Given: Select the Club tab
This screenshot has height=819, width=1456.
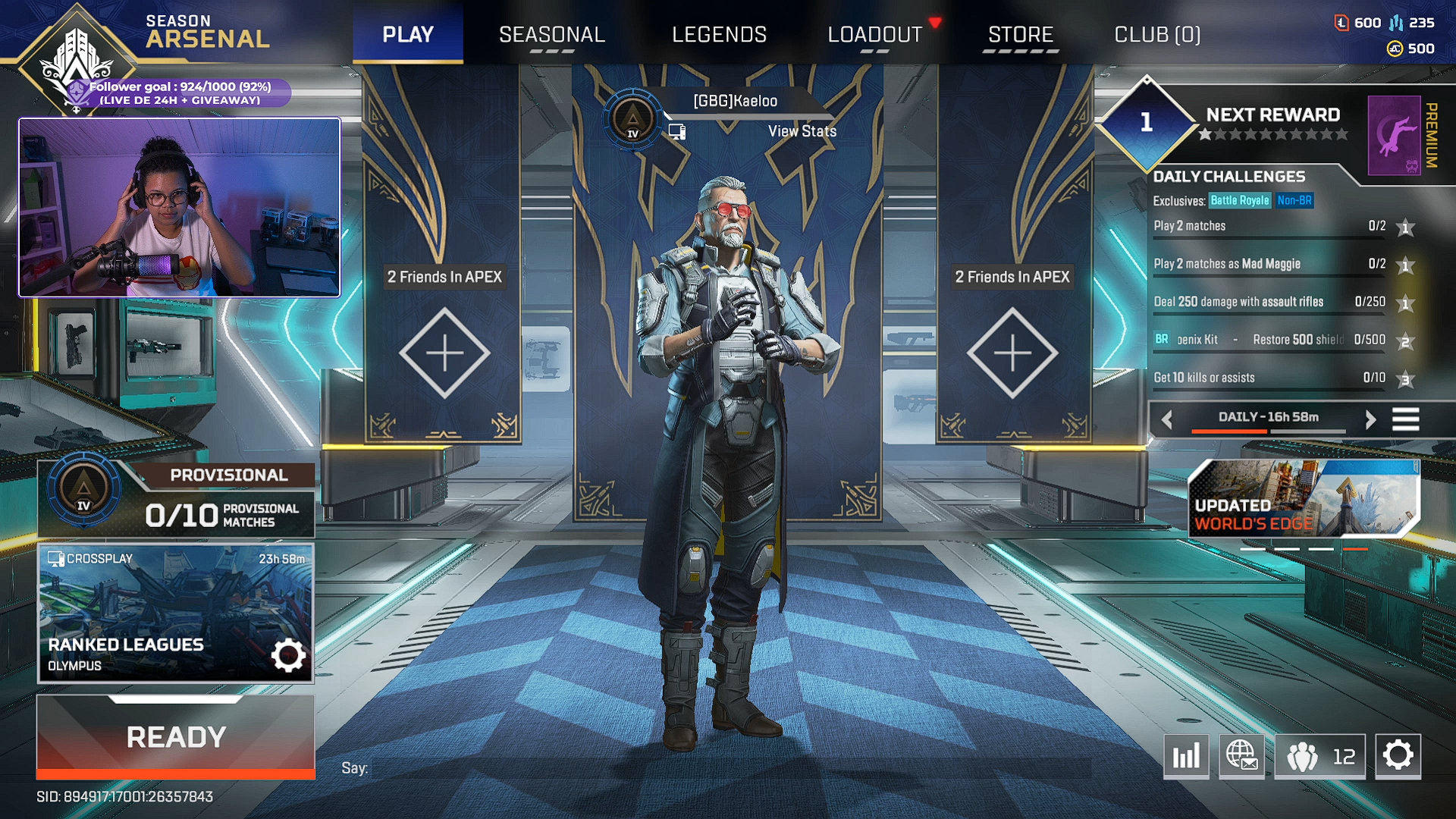Looking at the screenshot, I should point(1156,35).
